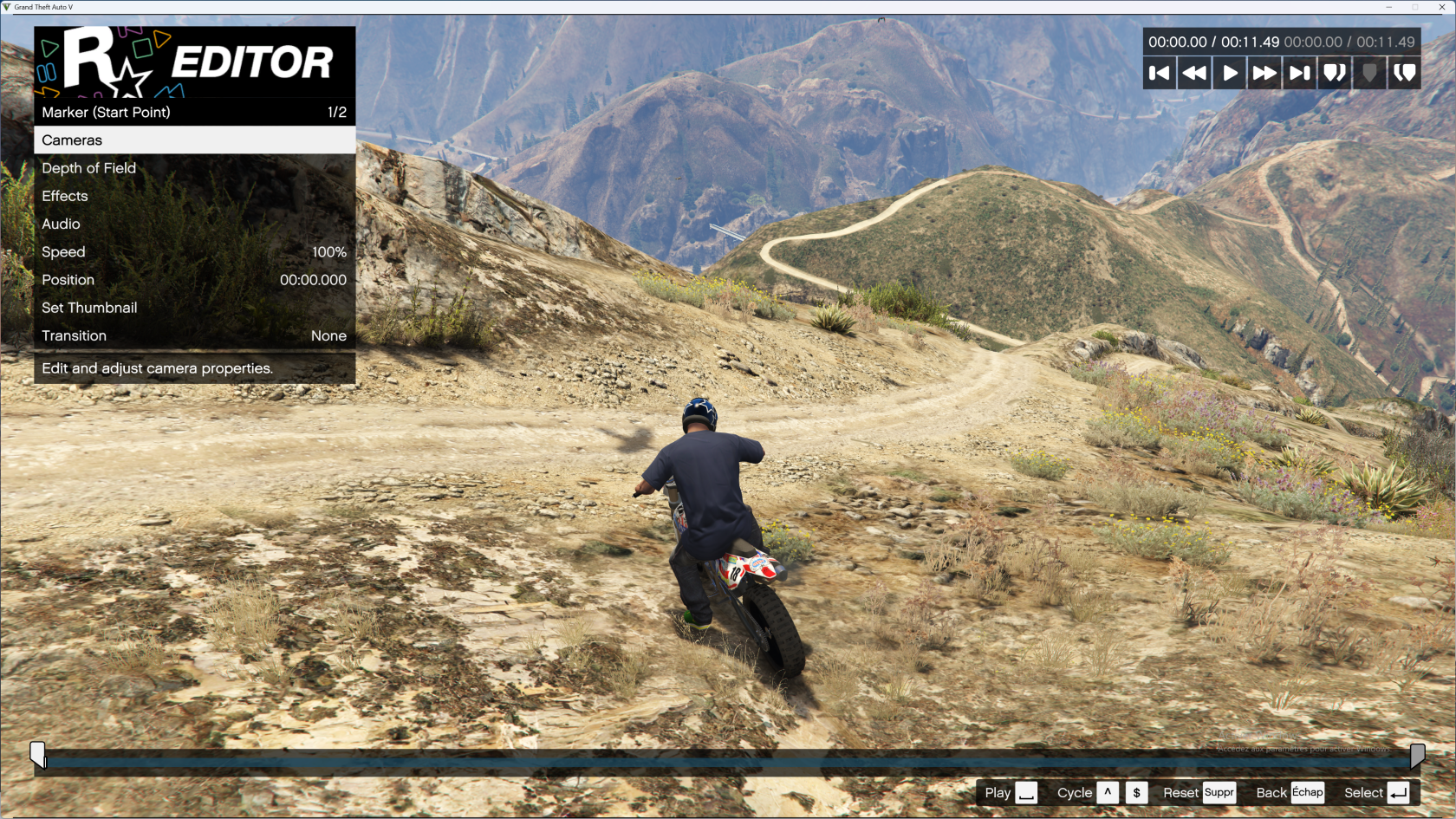Choose the Audio menu entry
Image resolution: width=1456 pixels, height=819 pixels.
pos(194,224)
